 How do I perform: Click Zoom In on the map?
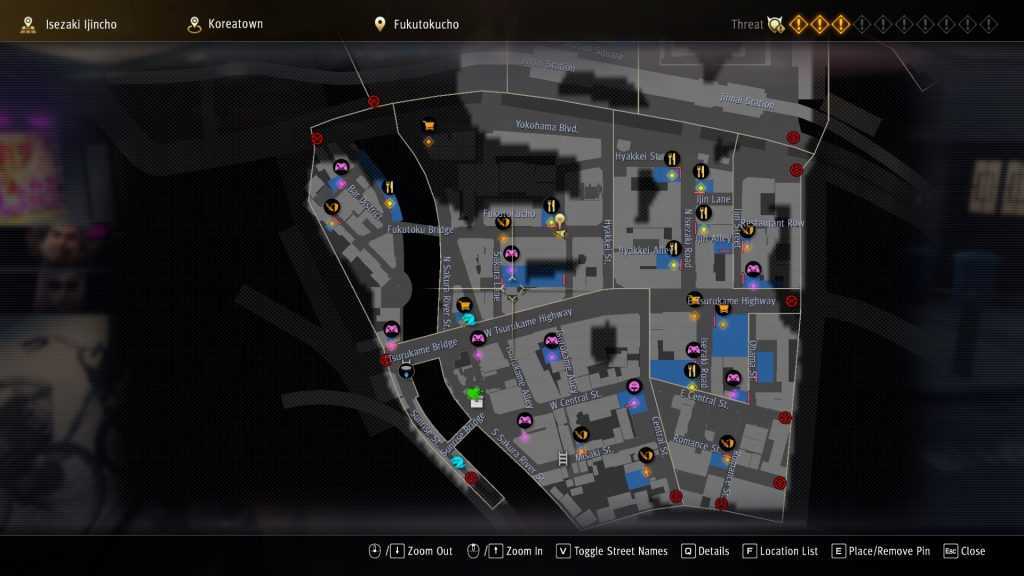click(x=516, y=551)
